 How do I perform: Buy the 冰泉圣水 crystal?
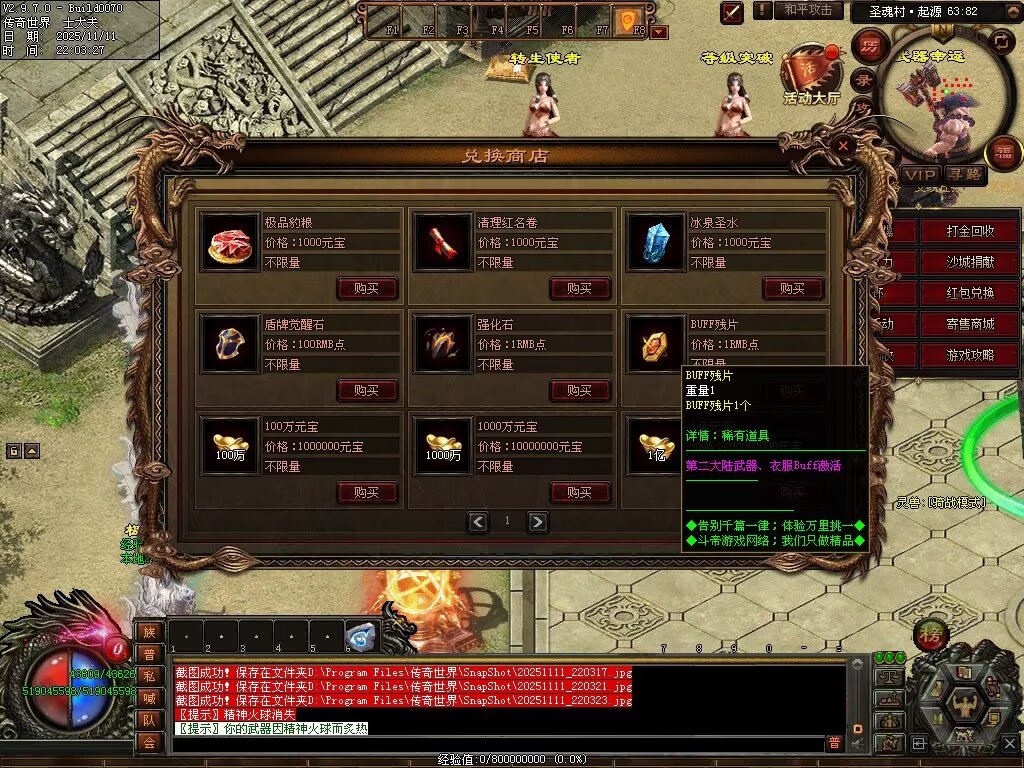point(793,288)
